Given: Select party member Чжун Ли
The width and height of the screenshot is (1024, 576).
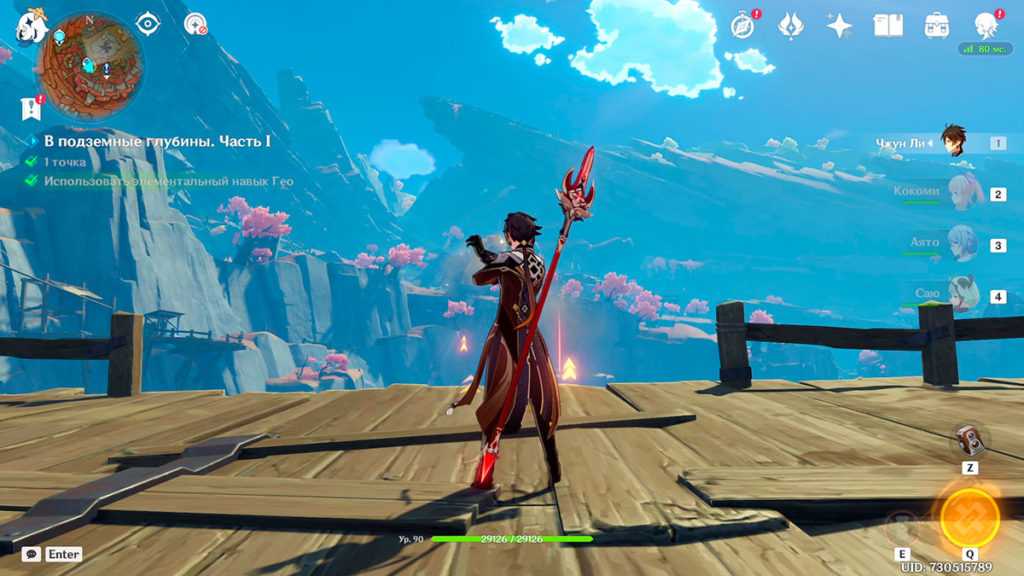Looking at the screenshot, I should pyautogui.click(x=953, y=142).
